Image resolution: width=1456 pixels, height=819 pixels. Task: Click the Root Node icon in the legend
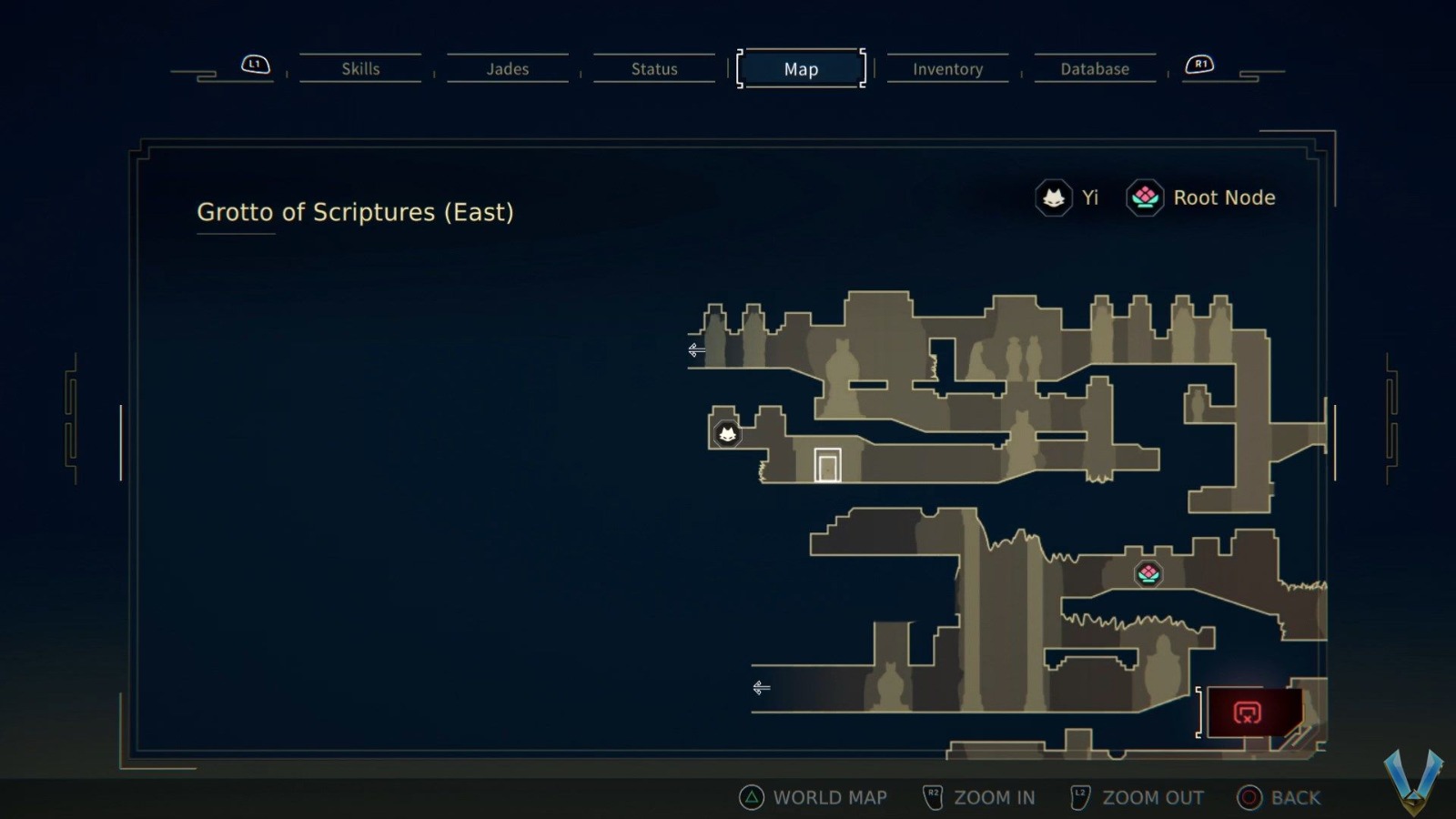point(1144,197)
